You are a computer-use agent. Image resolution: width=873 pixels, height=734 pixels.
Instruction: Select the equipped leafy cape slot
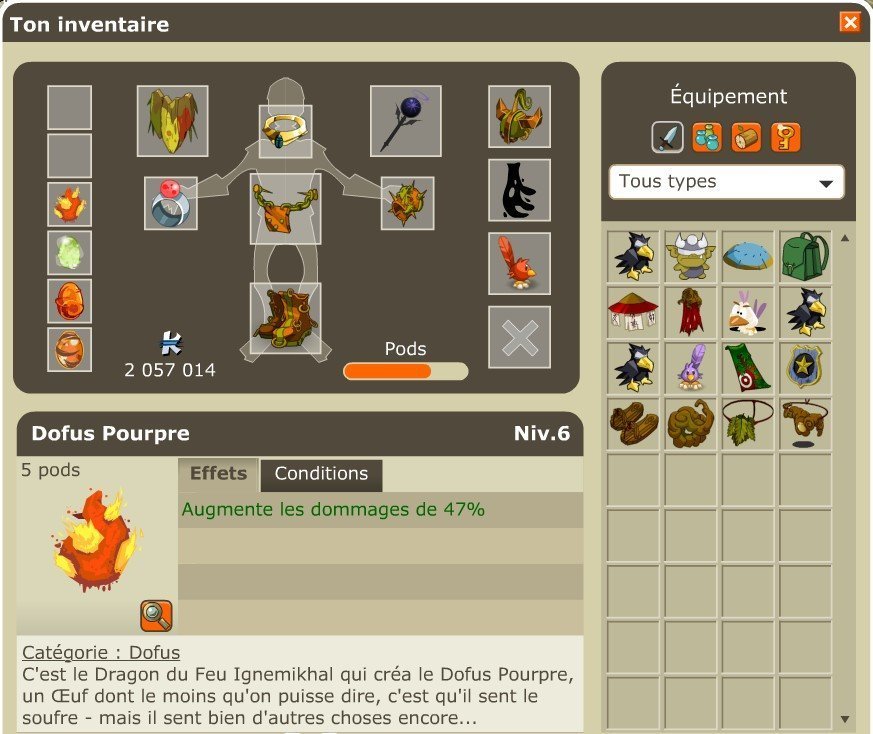[x=172, y=121]
